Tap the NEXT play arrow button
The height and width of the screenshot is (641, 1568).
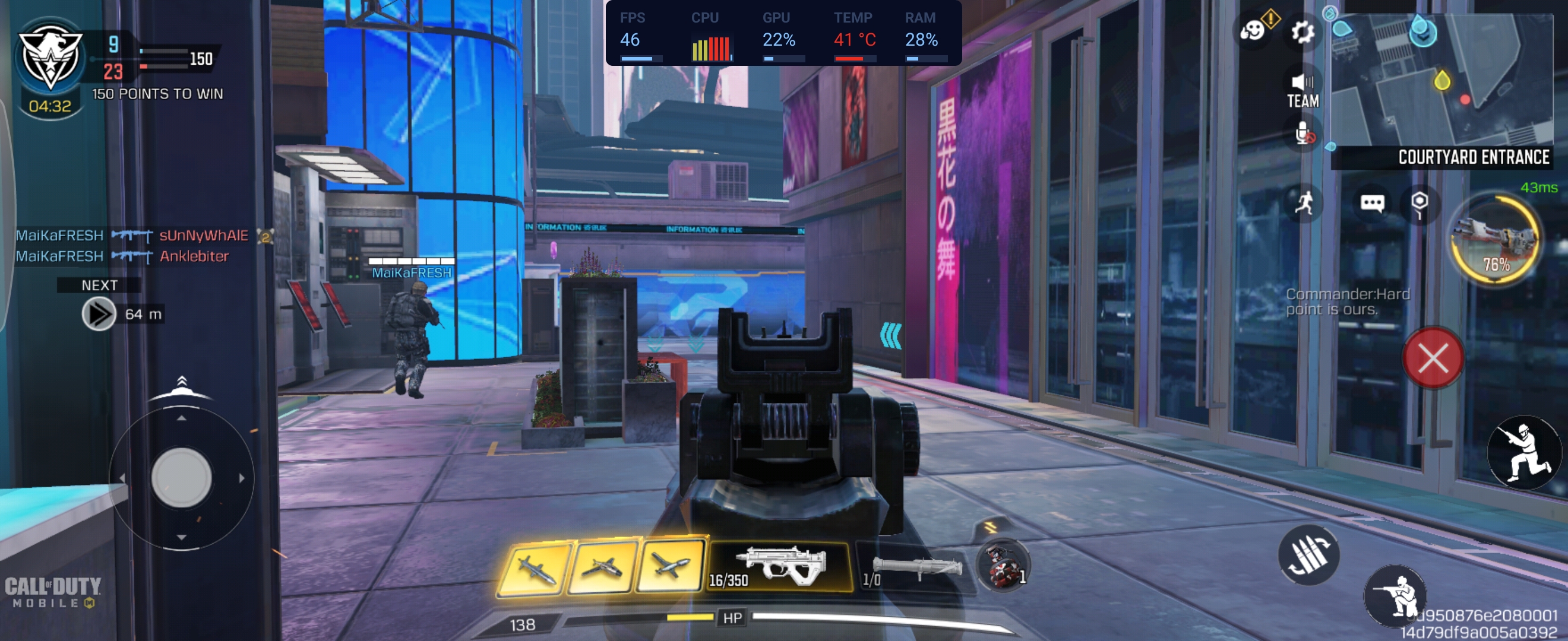(x=99, y=314)
